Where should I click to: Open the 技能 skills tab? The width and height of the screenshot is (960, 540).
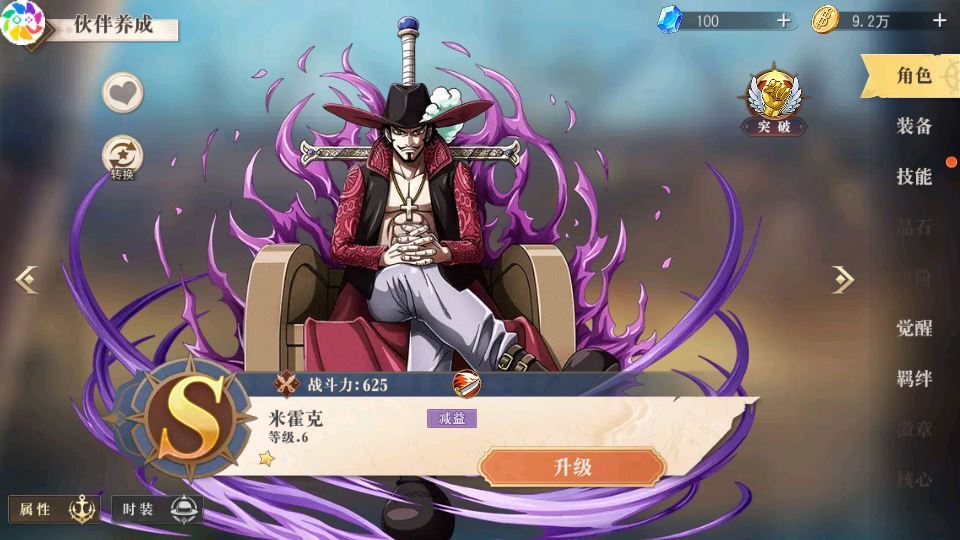pyautogui.click(x=913, y=177)
